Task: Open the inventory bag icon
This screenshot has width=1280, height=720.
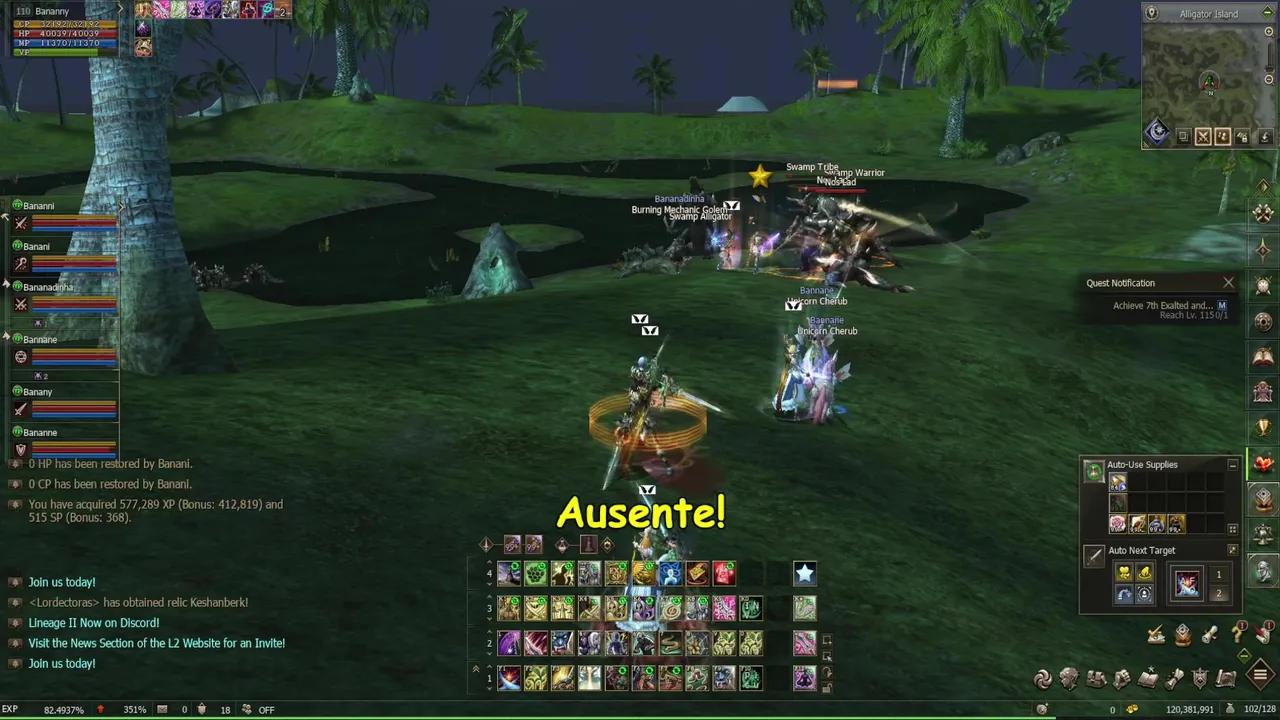Action: point(1096,678)
